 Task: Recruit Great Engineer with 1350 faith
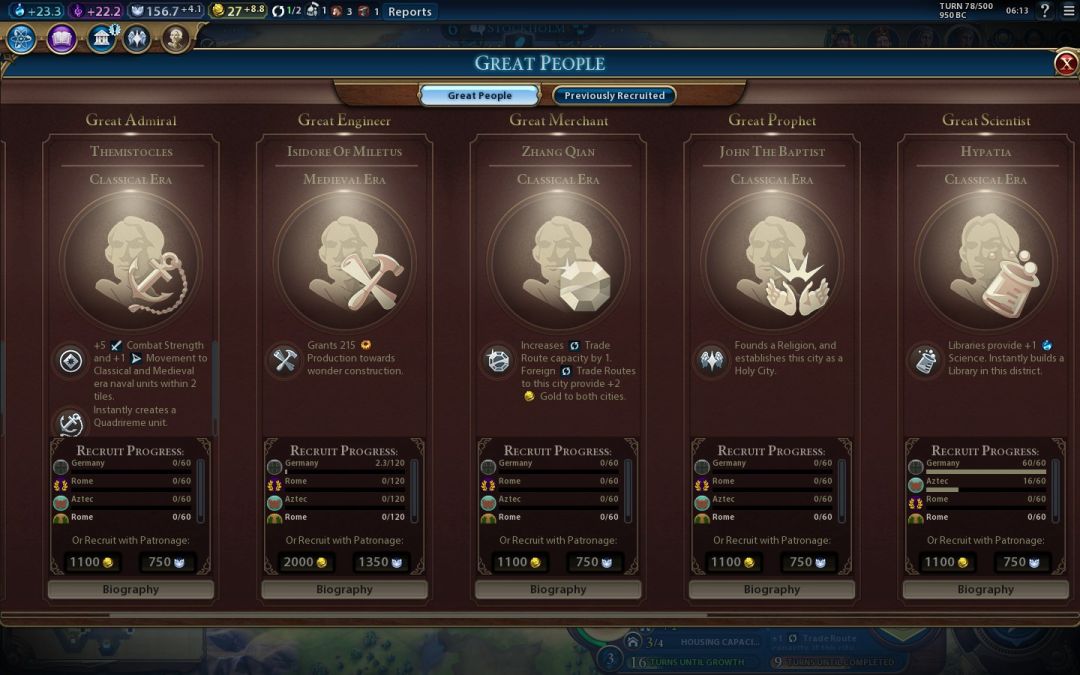pyautogui.click(x=381, y=562)
